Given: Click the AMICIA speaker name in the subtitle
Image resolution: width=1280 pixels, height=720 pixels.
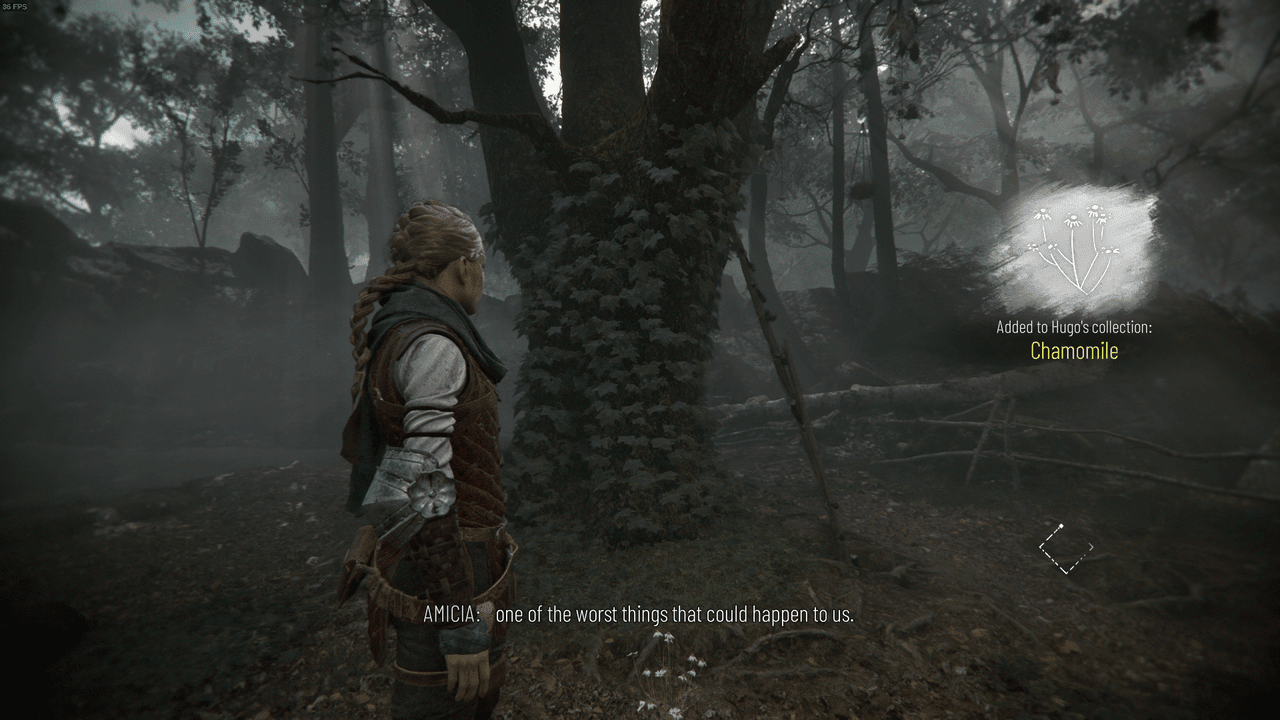Looking at the screenshot, I should point(452,614).
